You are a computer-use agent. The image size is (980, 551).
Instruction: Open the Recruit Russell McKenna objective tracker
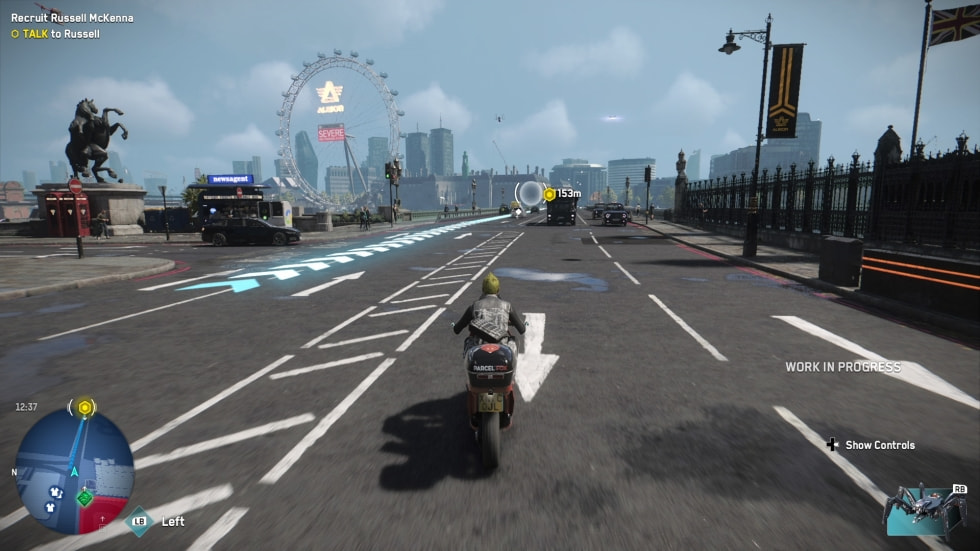[x=71, y=18]
